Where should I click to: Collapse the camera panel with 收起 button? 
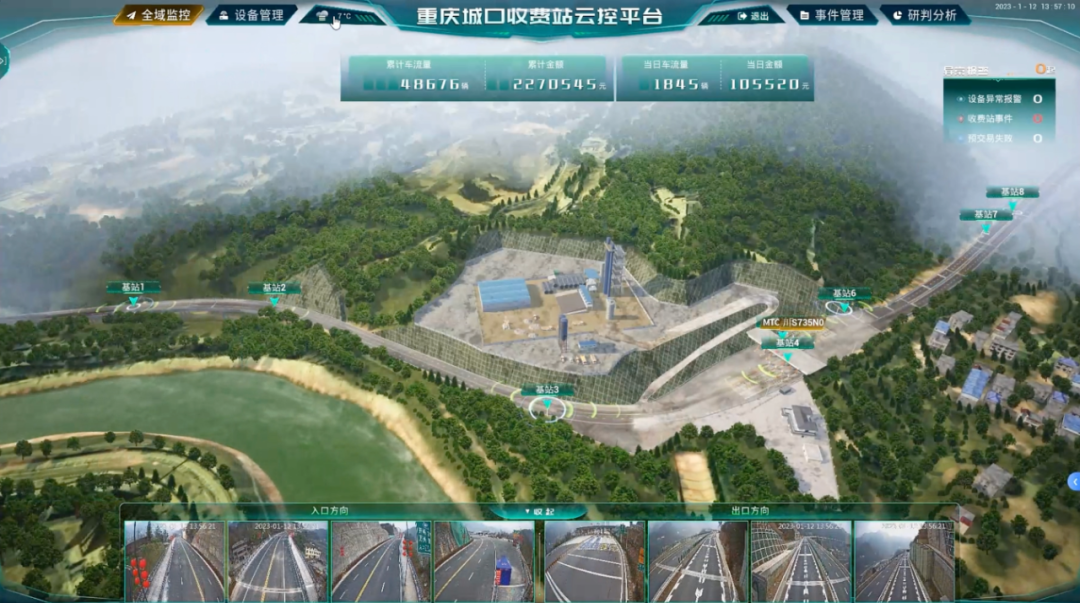click(x=538, y=511)
